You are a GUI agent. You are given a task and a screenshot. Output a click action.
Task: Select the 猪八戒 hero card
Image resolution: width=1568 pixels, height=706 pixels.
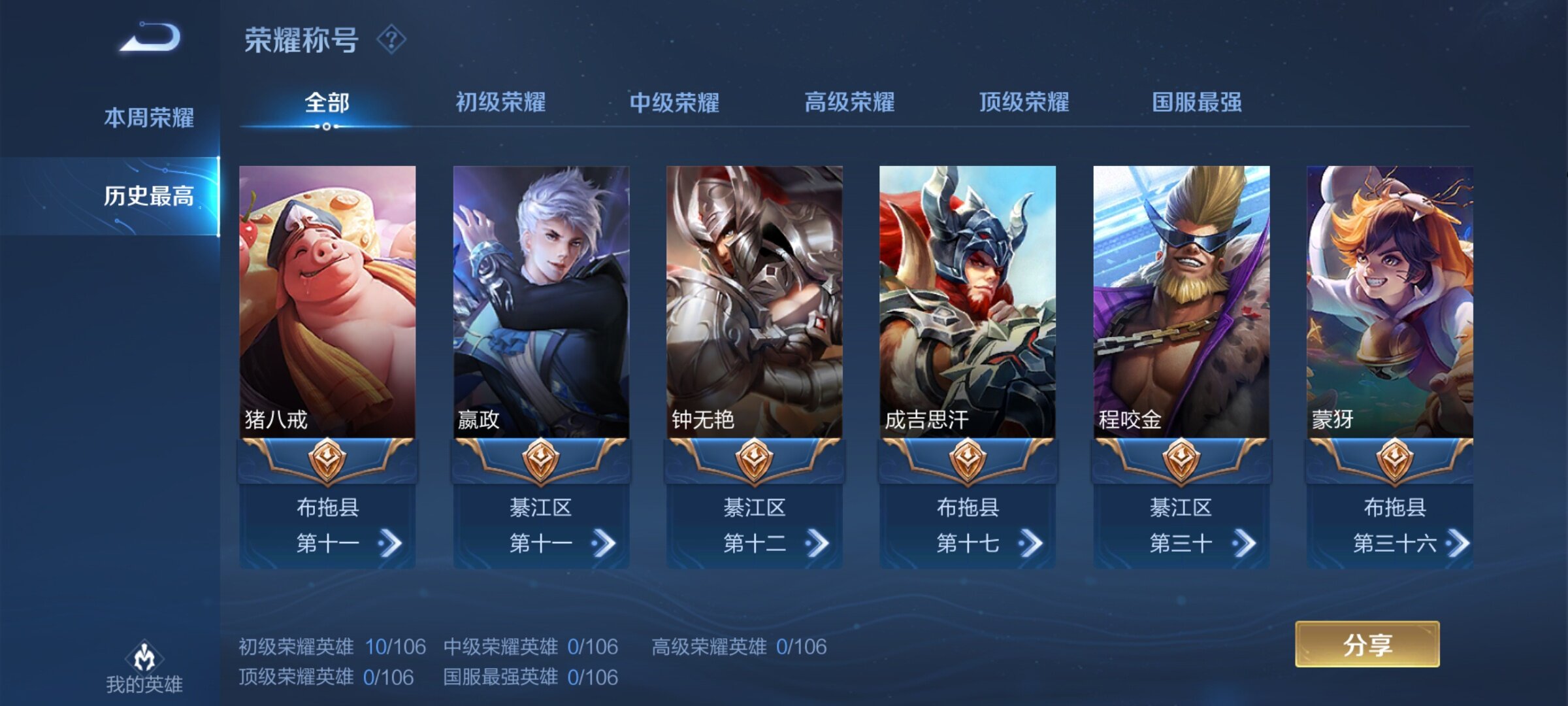(327, 301)
